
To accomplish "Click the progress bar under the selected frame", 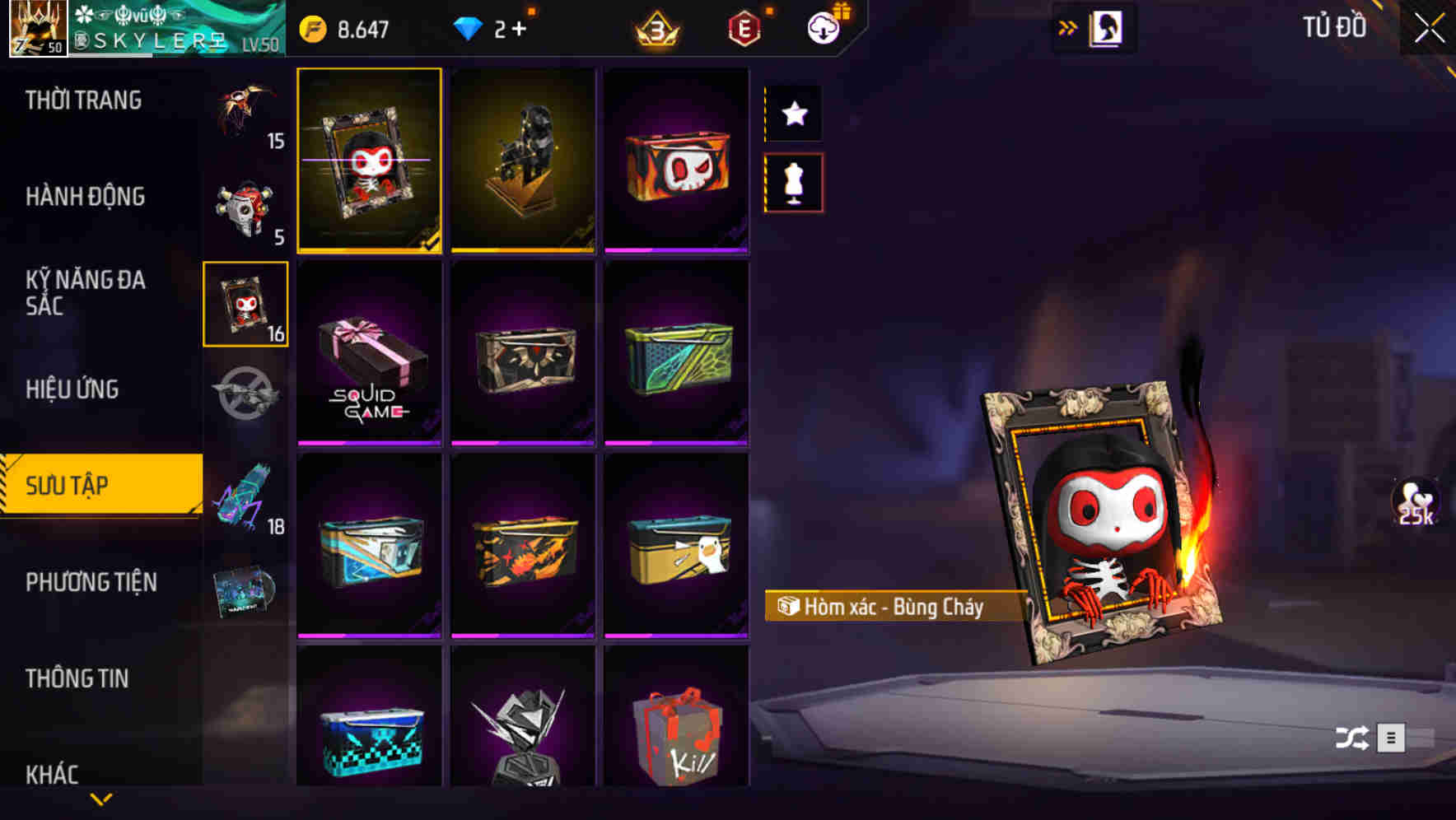I will (x=369, y=251).
